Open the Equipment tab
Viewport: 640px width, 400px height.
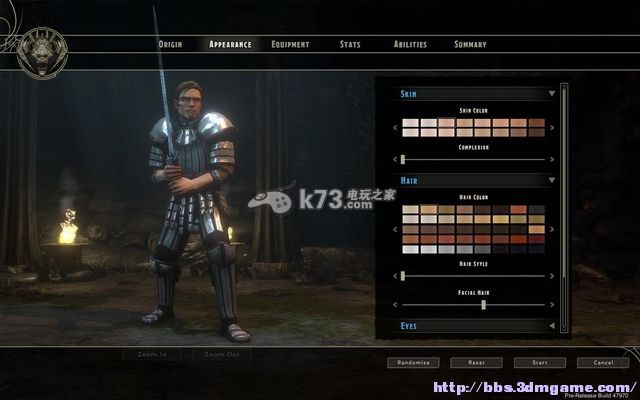[290, 44]
